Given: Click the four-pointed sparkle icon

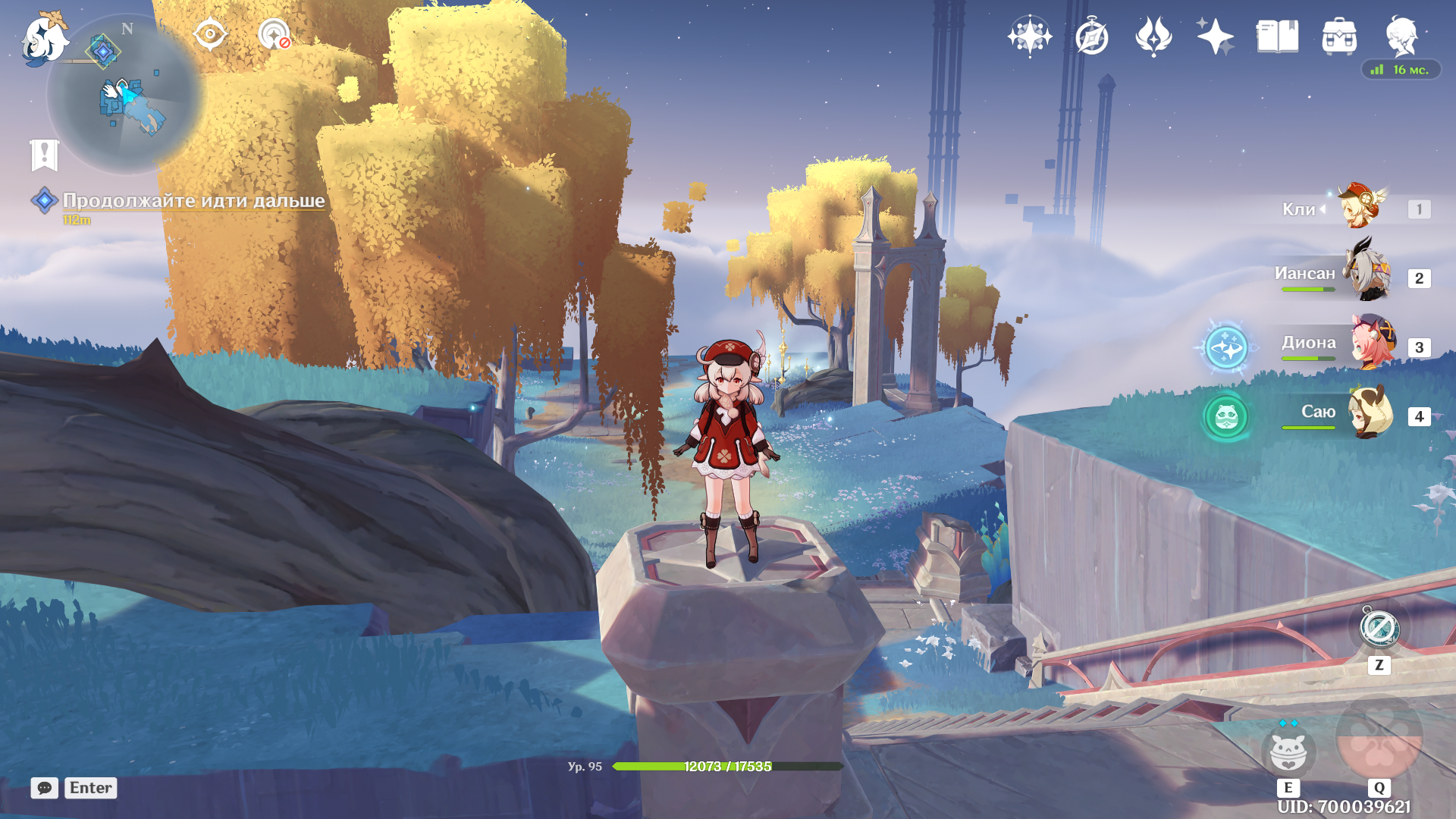Looking at the screenshot, I should pos(1215,36).
